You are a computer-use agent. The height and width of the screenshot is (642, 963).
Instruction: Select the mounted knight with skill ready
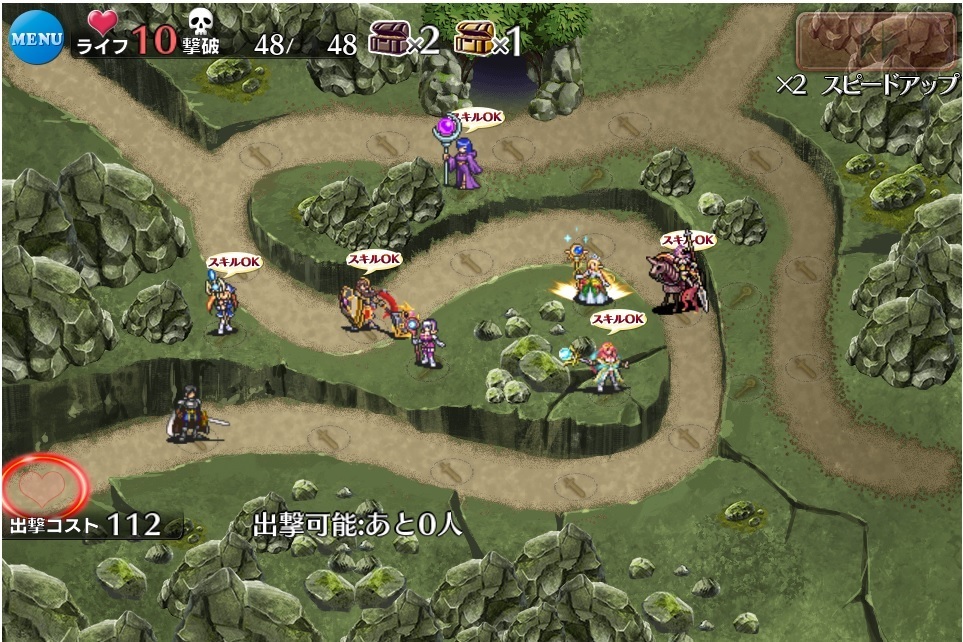click(x=679, y=279)
